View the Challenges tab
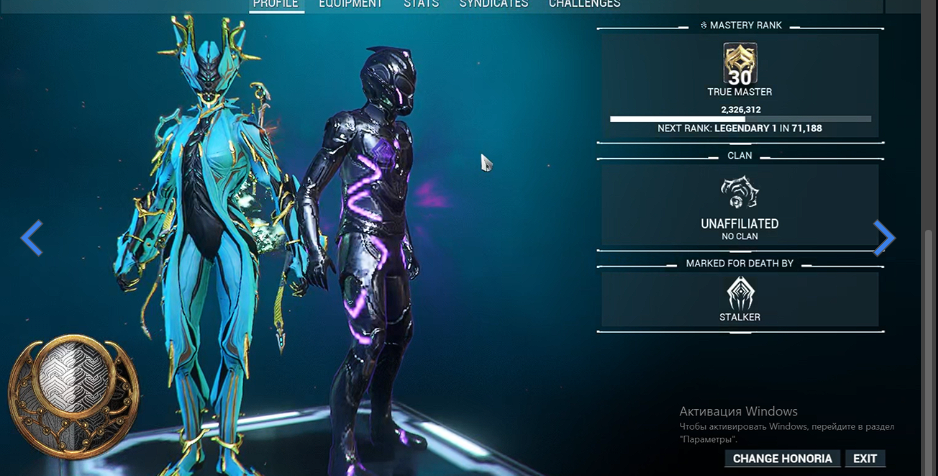This screenshot has width=938, height=476. click(x=584, y=4)
